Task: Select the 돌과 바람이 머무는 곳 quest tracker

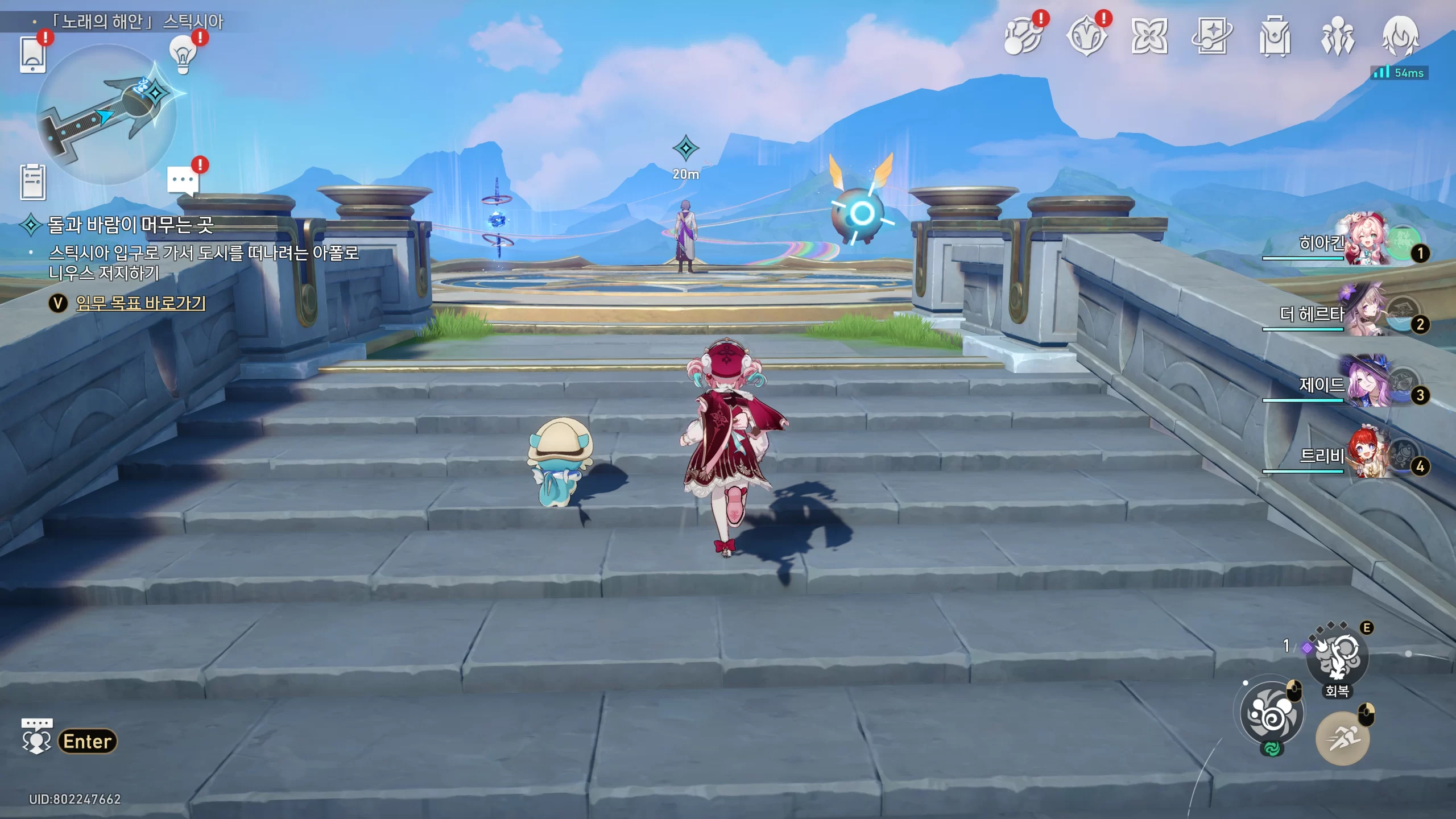Action: pos(130,225)
